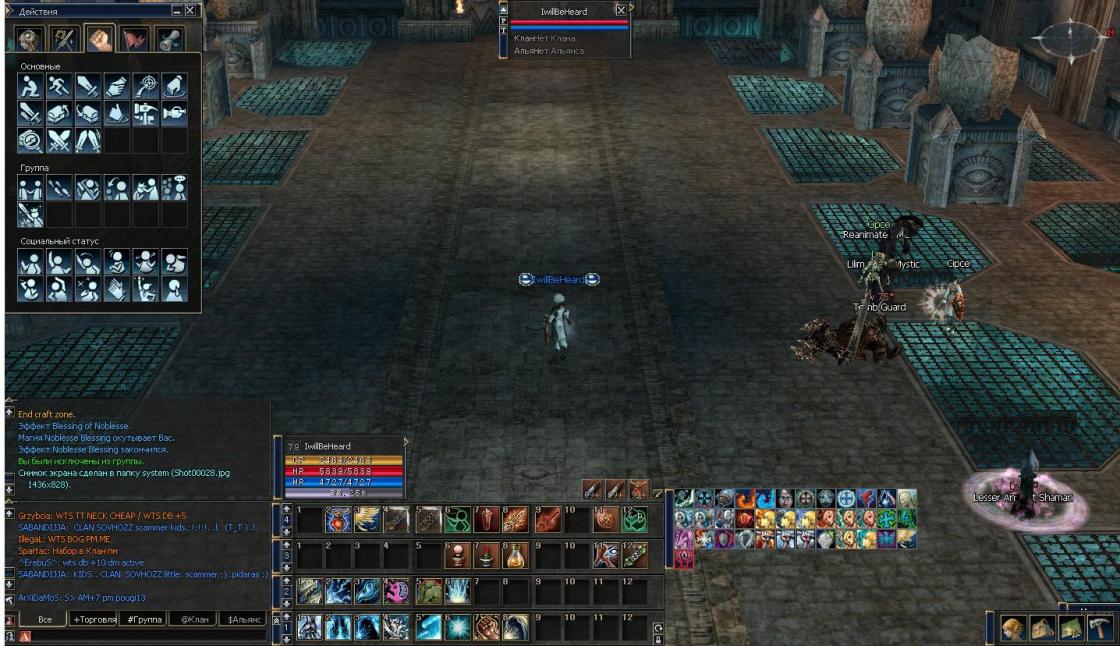Open the $Альянс chat tab
1120x646 pixels.
pyautogui.click(x=244, y=620)
